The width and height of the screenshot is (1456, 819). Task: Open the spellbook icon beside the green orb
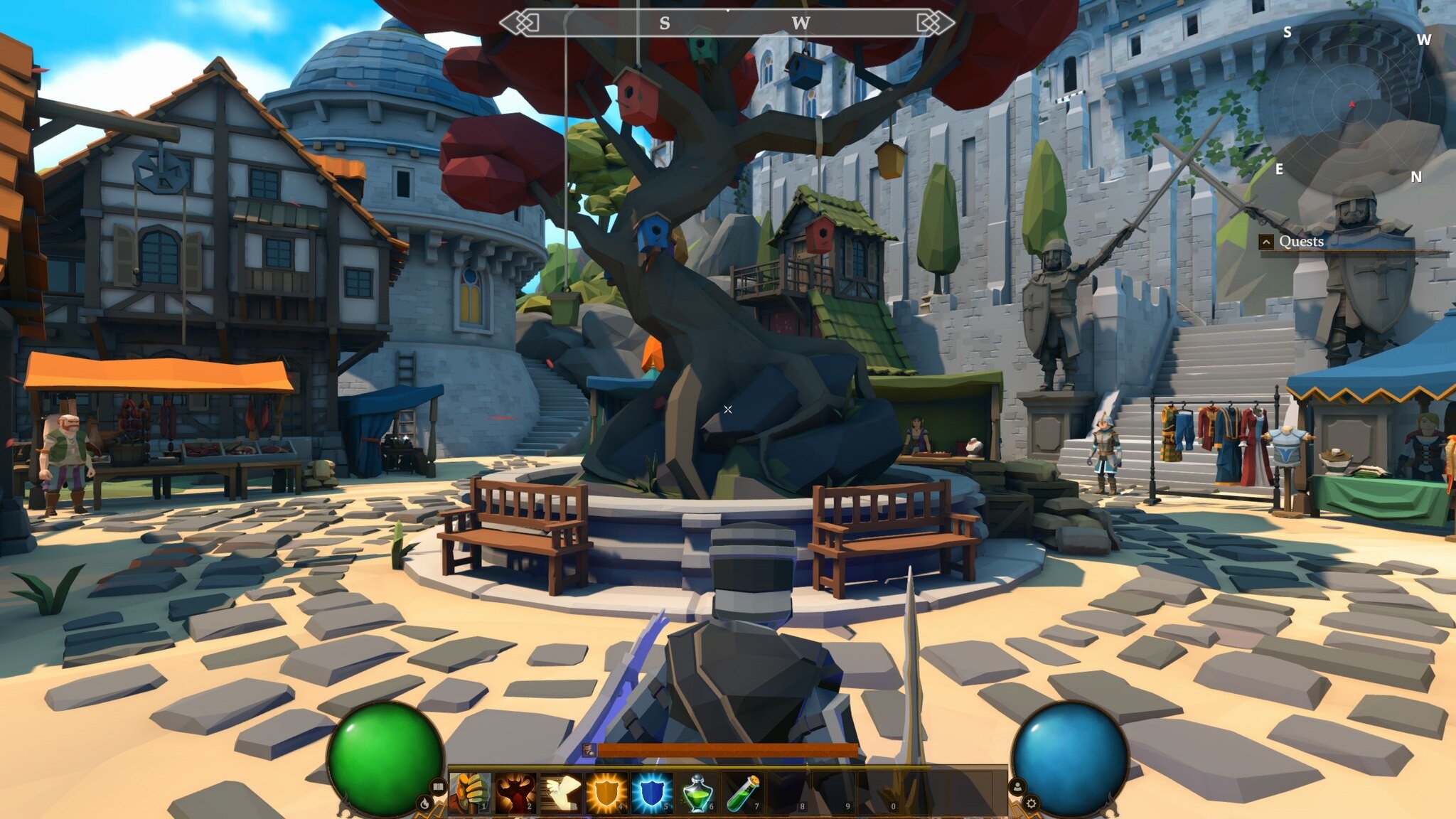click(x=437, y=787)
